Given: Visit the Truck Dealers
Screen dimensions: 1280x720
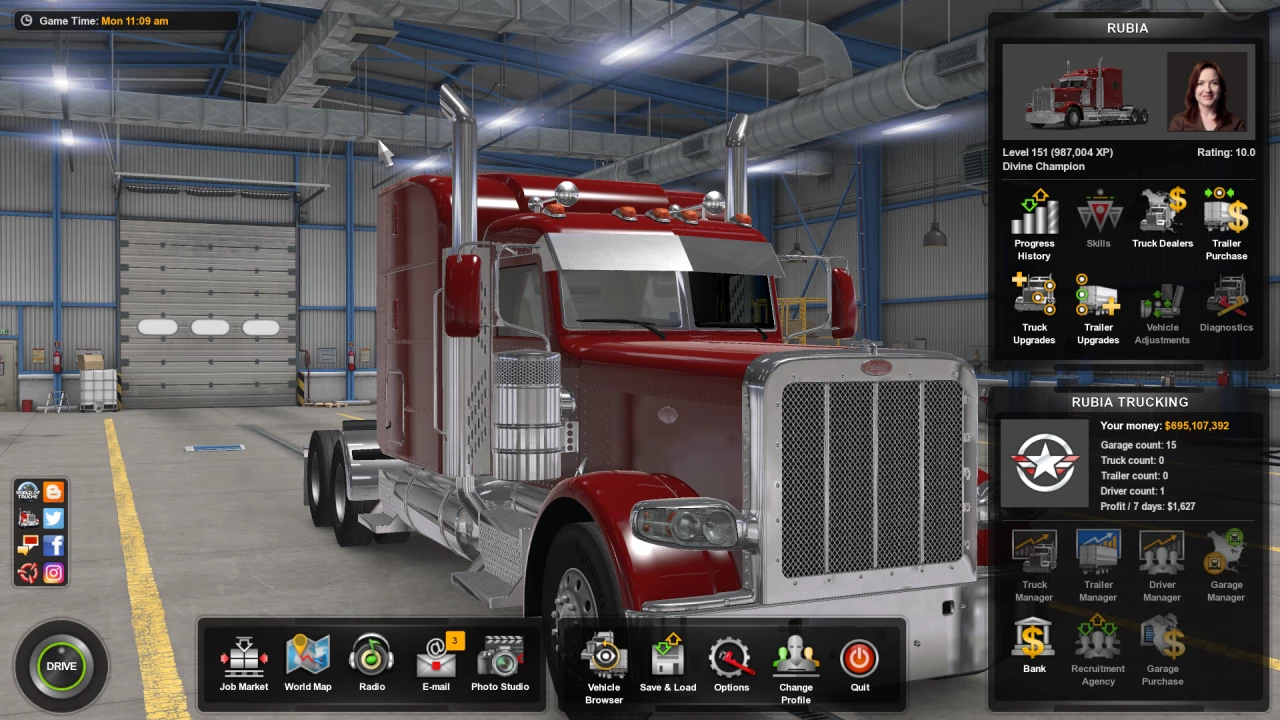Looking at the screenshot, I should point(1162,219).
